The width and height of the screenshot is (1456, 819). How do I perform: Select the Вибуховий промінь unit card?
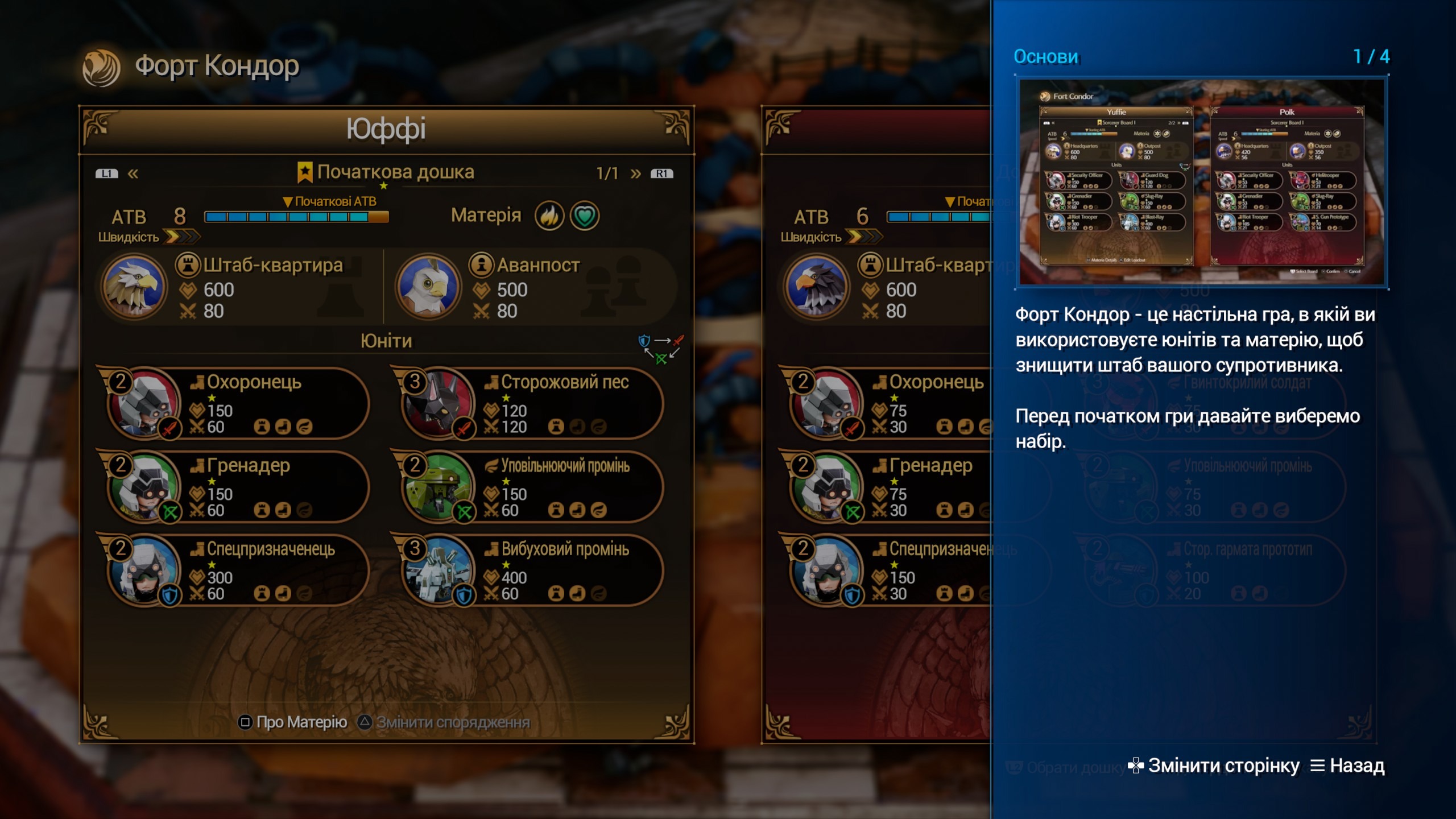[532, 570]
